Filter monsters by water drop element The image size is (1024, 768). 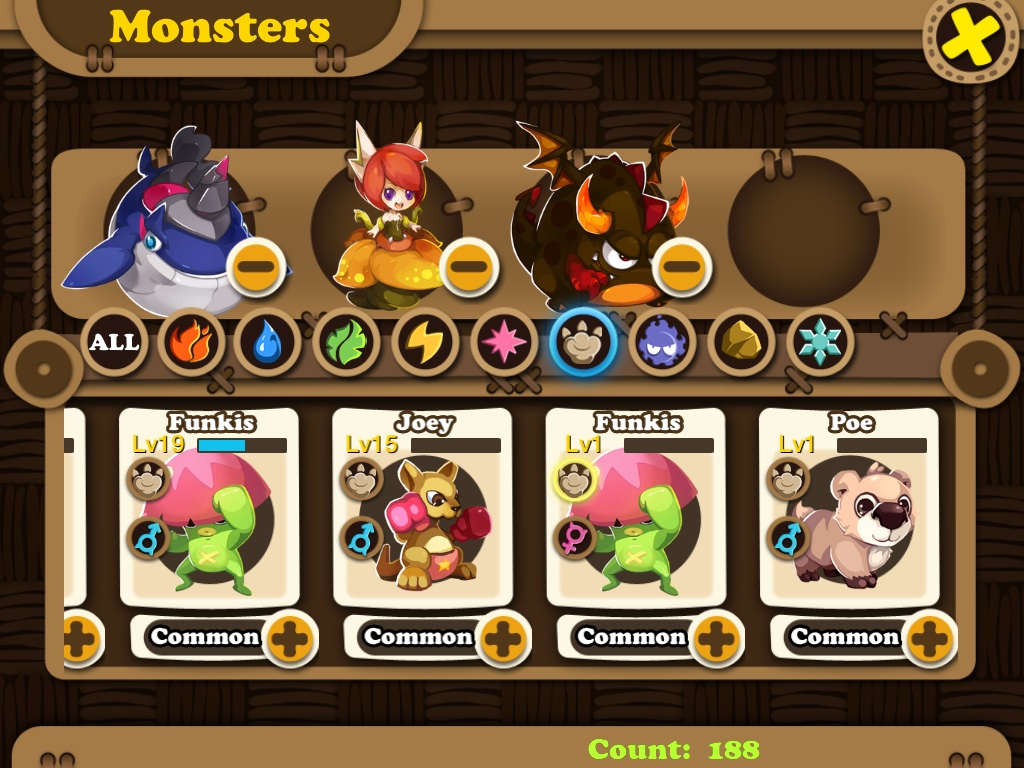click(268, 342)
